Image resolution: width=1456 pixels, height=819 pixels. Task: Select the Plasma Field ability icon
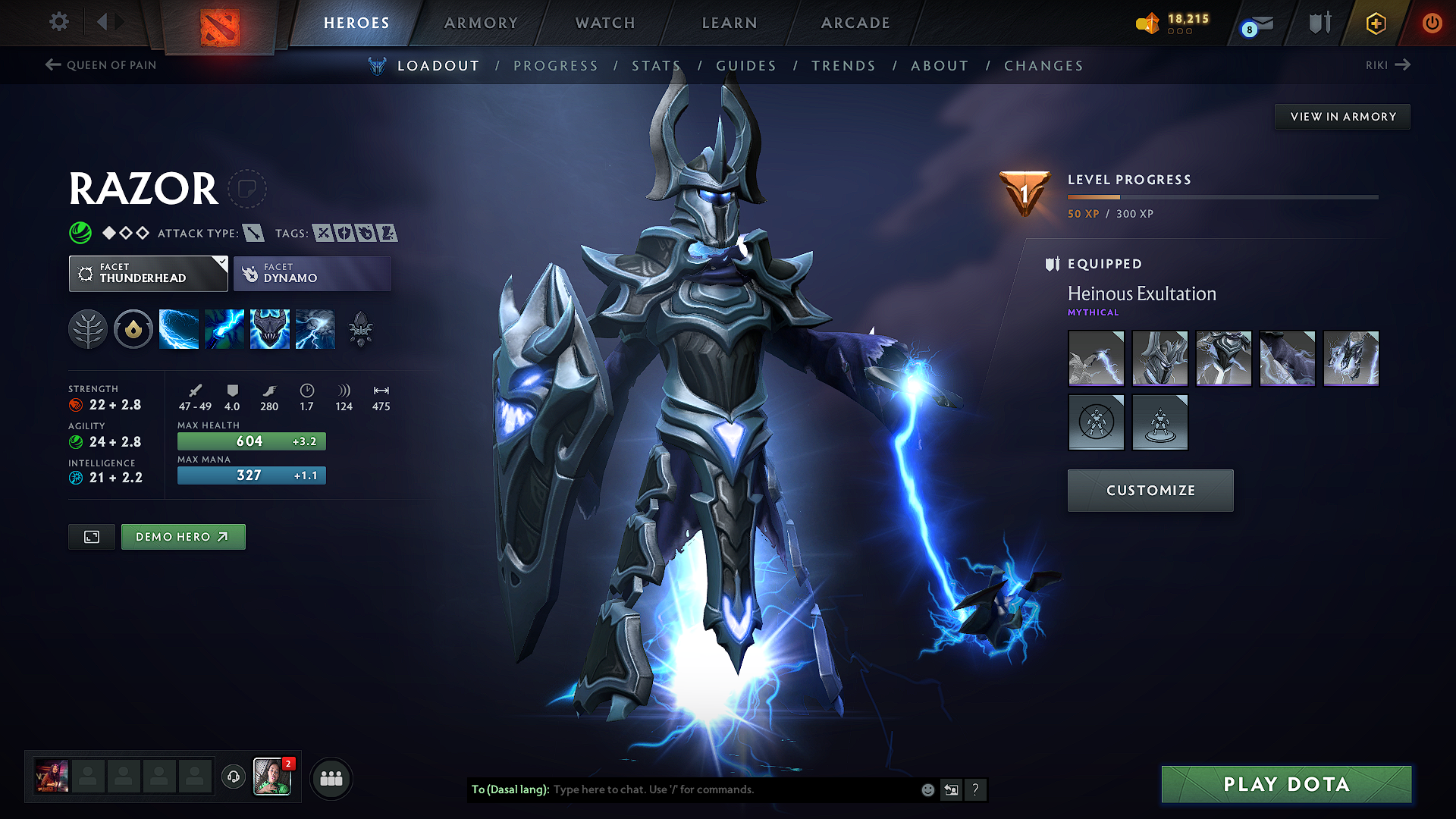[x=179, y=328]
